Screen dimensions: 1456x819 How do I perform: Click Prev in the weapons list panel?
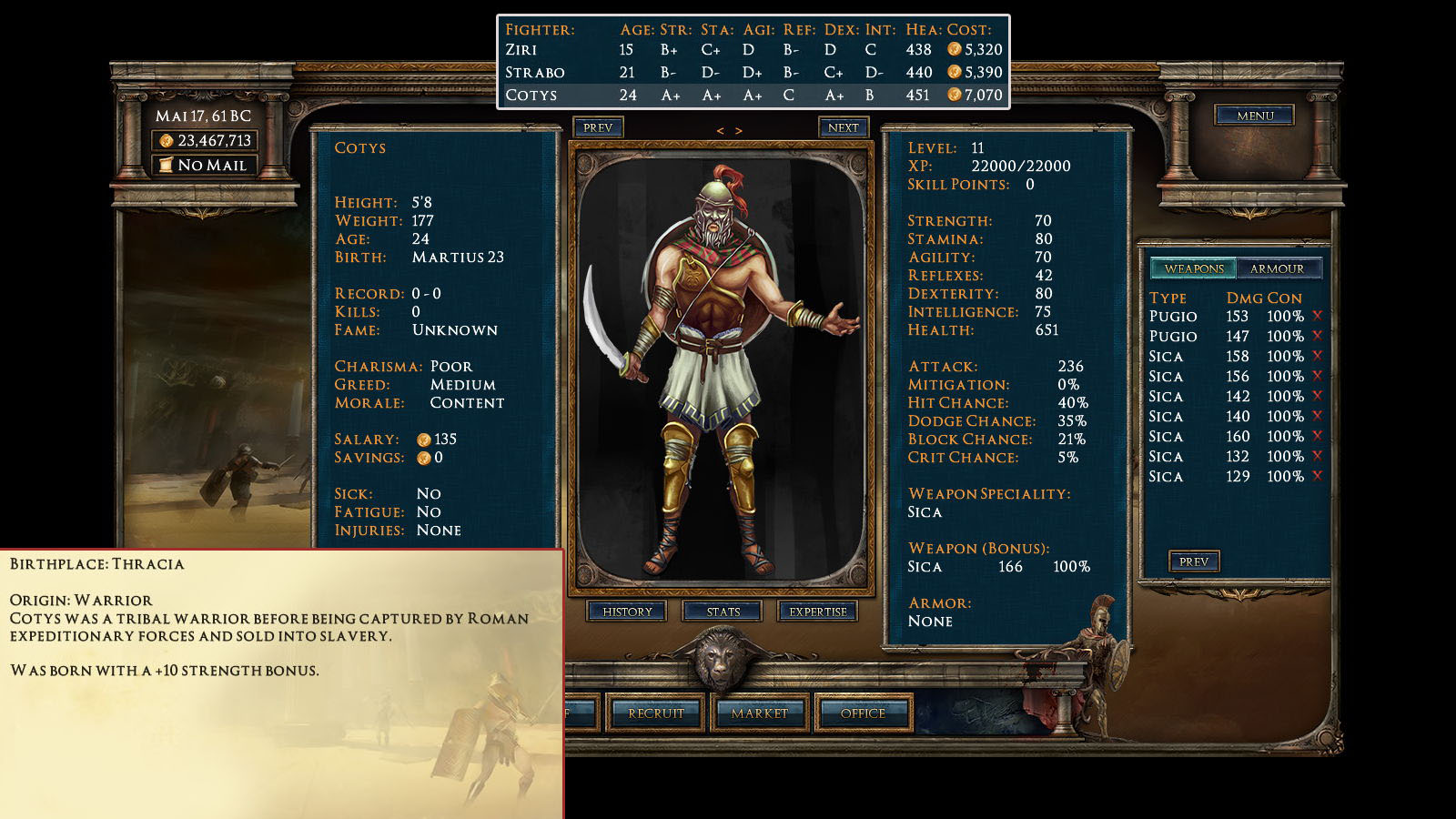[x=1194, y=561]
